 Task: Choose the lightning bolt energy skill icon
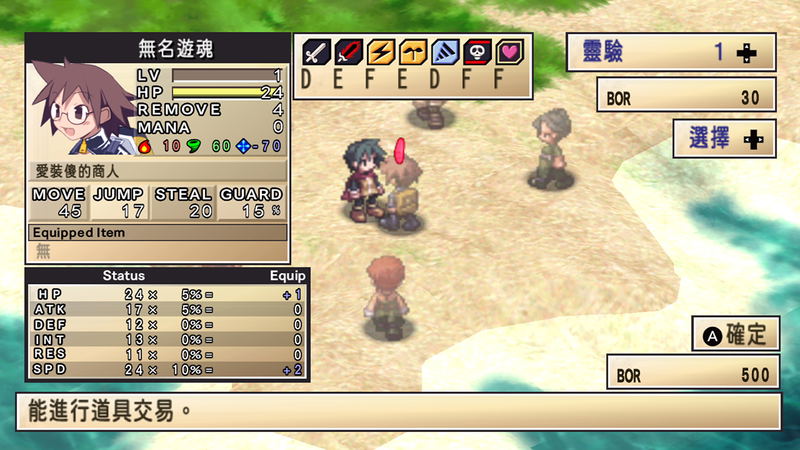click(380, 52)
